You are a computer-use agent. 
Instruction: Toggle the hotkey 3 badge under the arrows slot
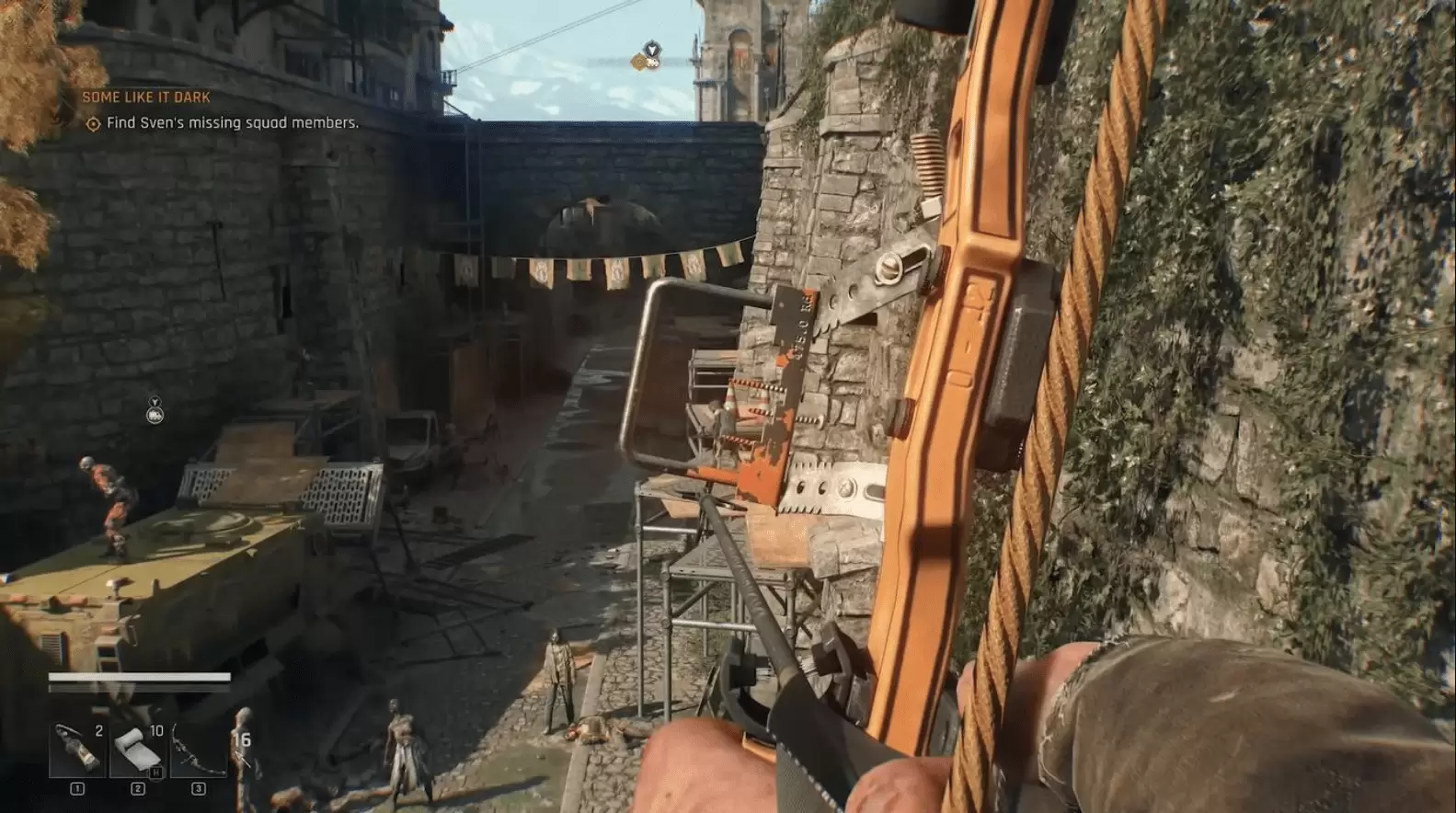(197, 786)
